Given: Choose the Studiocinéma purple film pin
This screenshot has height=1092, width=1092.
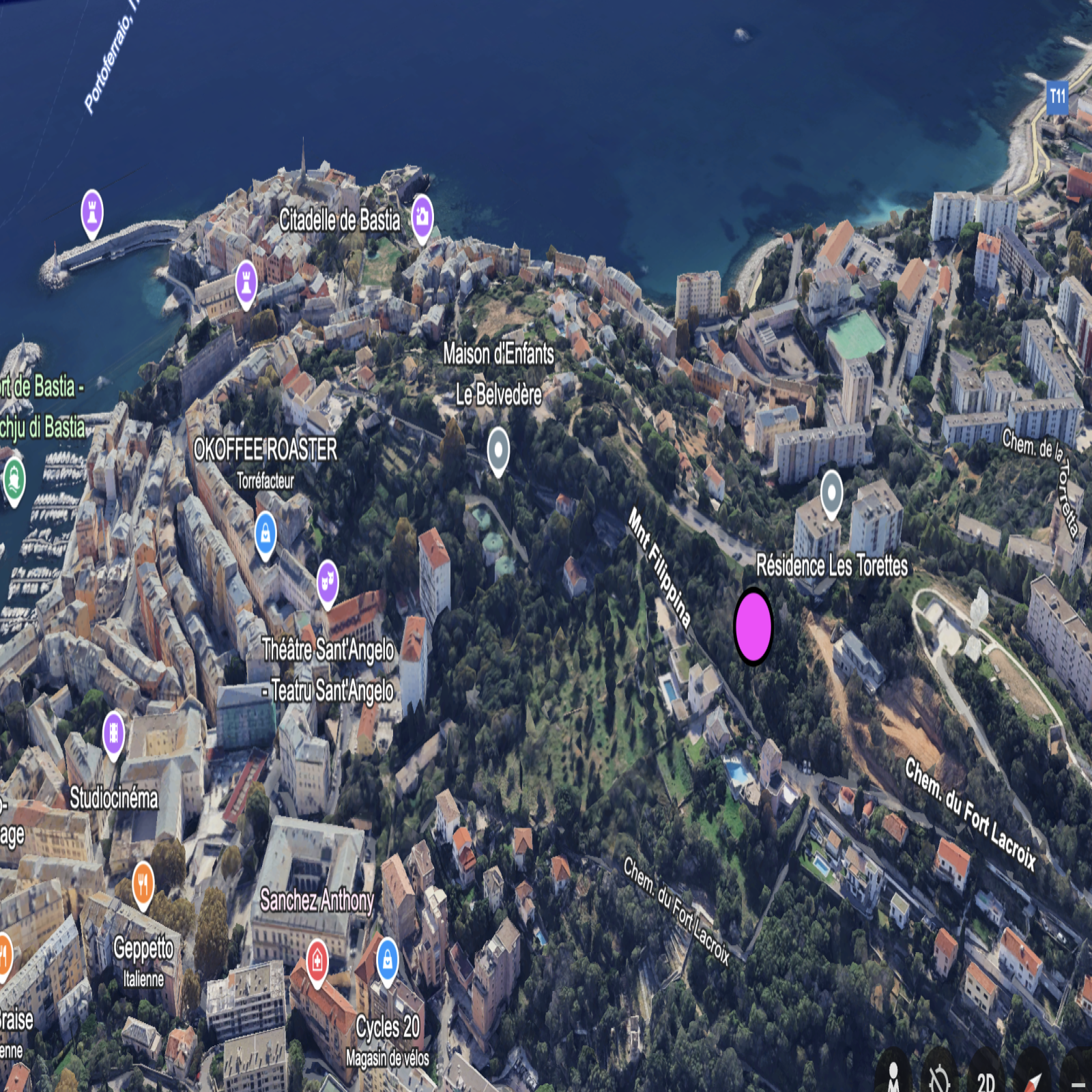Looking at the screenshot, I should pyautogui.click(x=114, y=733).
